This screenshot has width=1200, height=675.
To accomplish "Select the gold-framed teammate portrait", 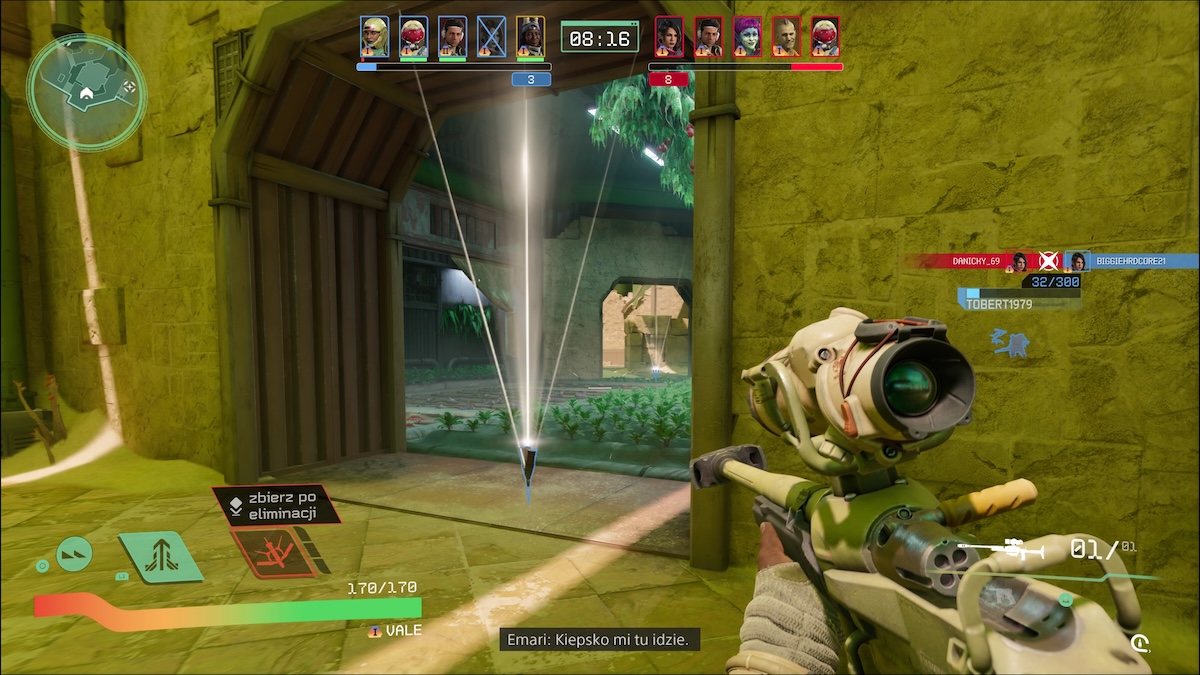I will [530, 36].
